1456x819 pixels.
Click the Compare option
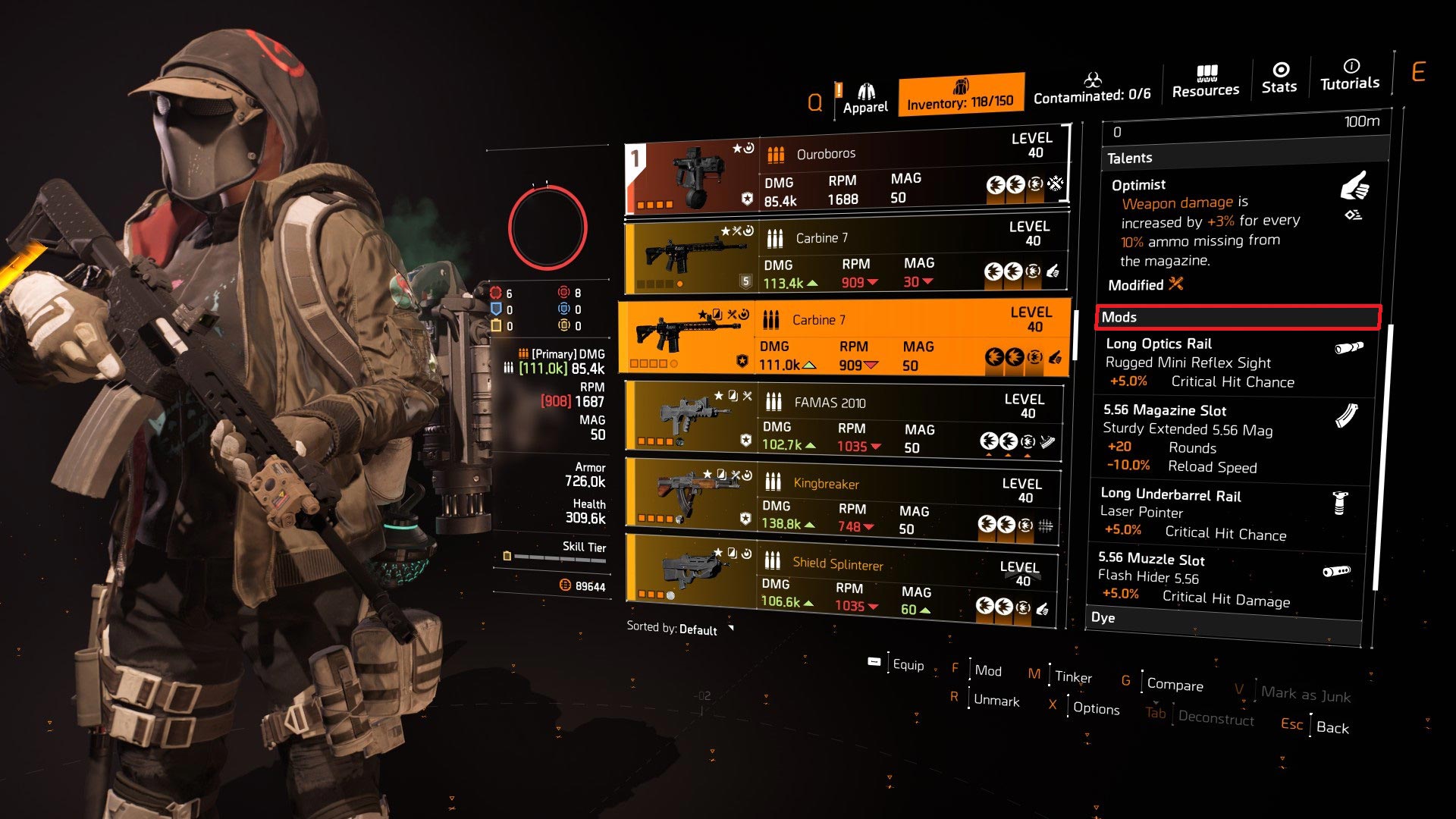point(1175,684)
